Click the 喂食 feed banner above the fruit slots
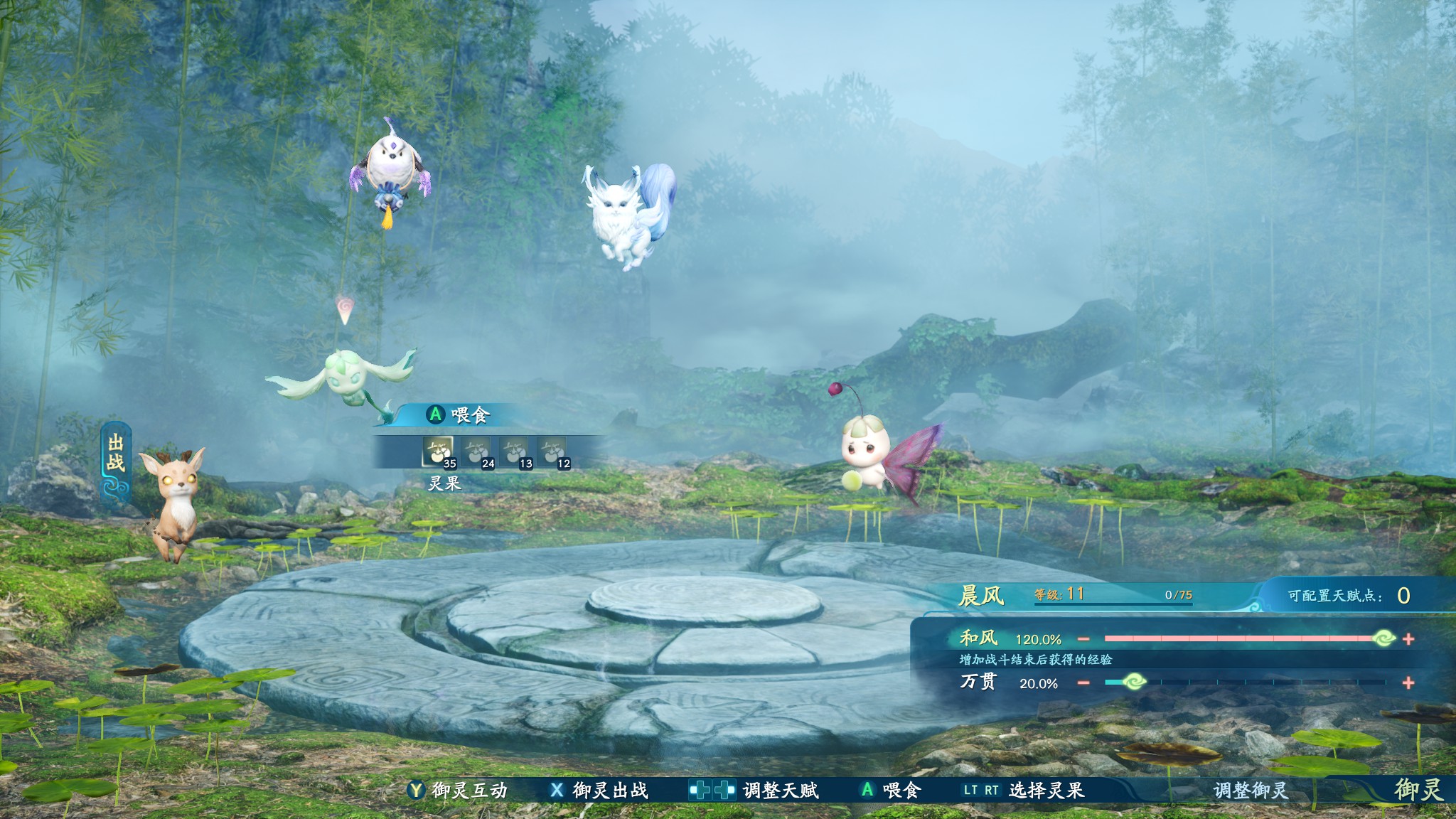The image size is (1456, 819). [459, 414]
